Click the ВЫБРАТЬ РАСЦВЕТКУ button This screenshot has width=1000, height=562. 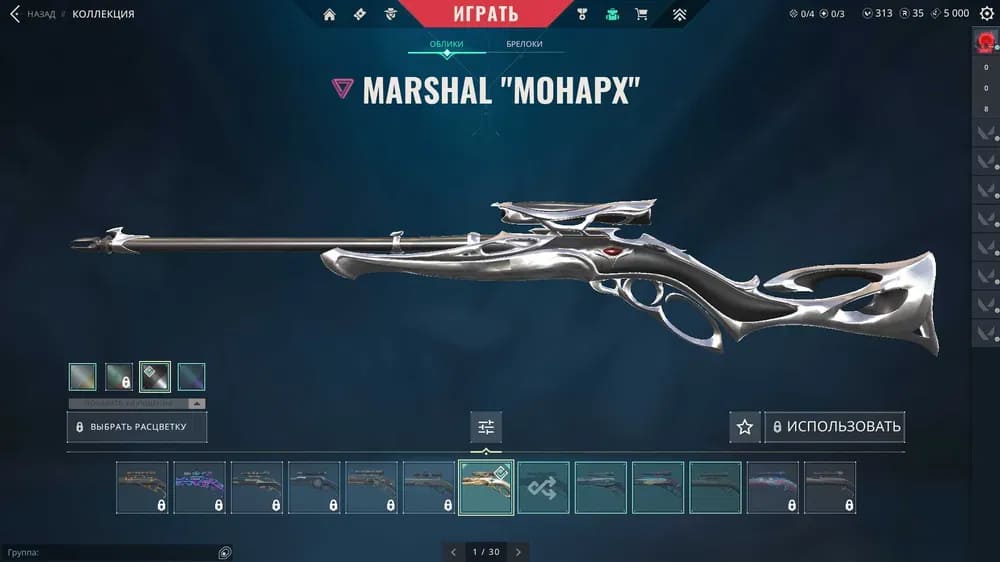pos(139,427)
